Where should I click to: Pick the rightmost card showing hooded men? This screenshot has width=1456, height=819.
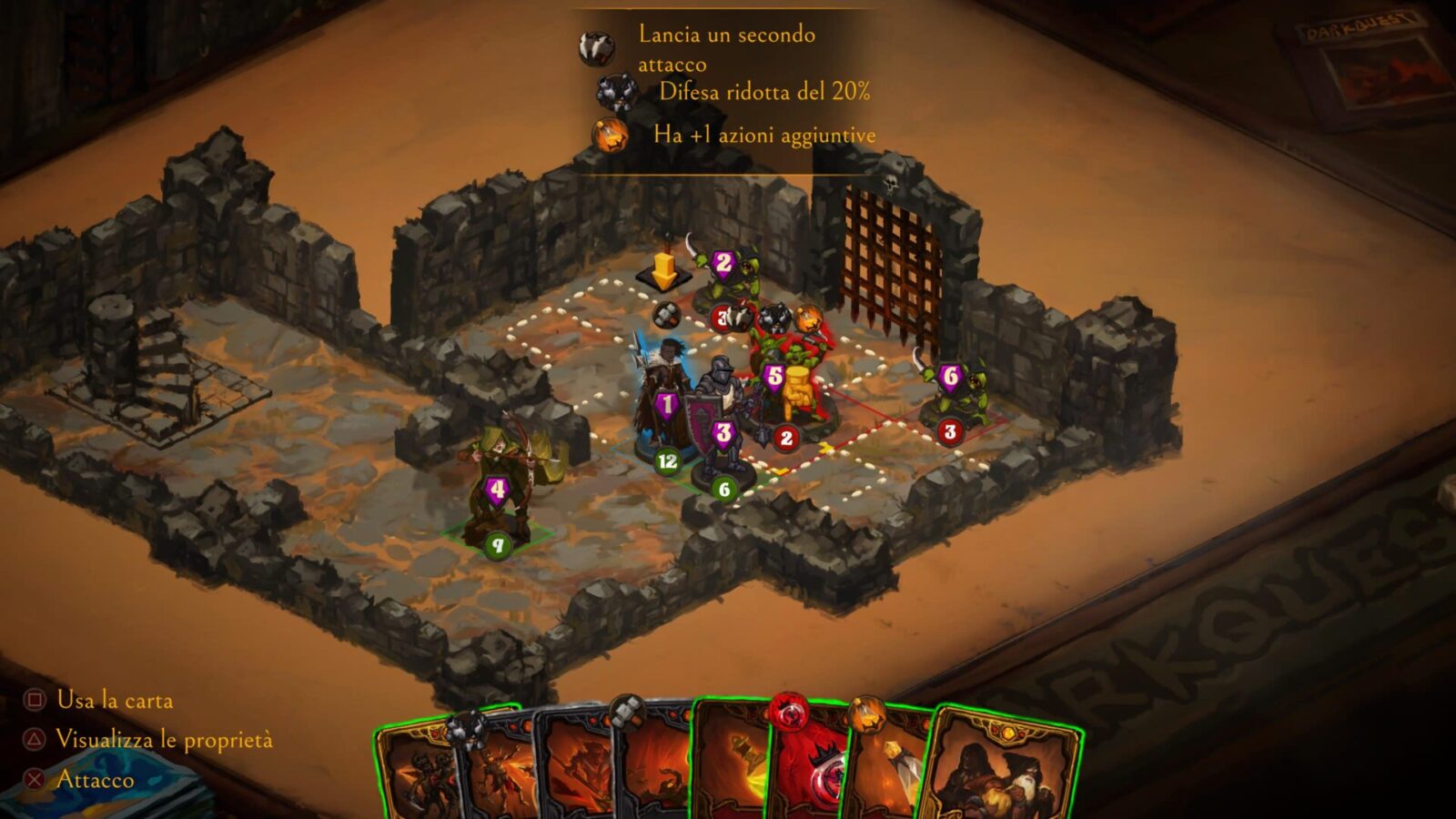1001,773
